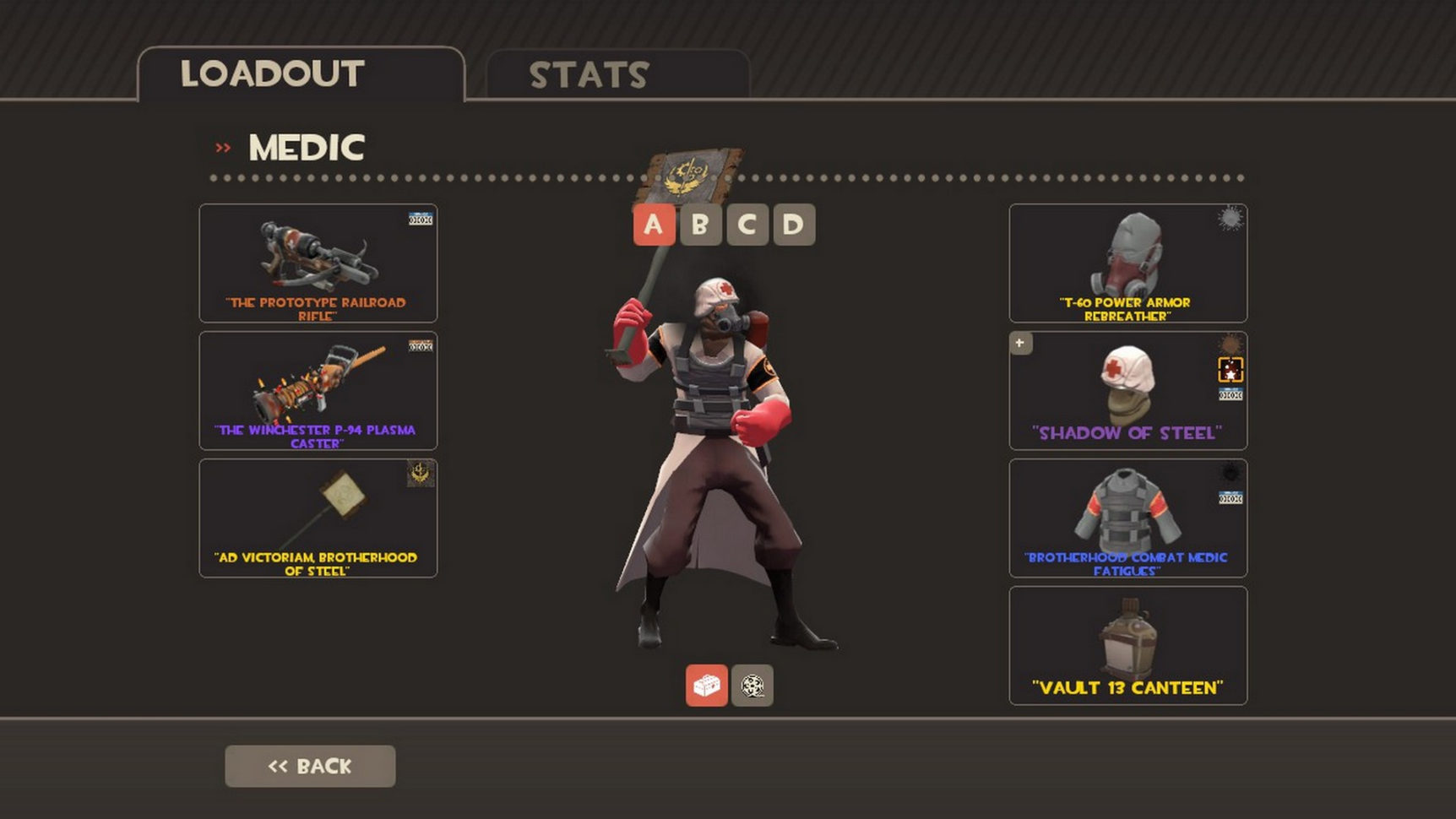Viewport: 1456px width, 819px height.
Task: Switch to loadout preset B
Action: pyautogui.click(x=700, y=225)
